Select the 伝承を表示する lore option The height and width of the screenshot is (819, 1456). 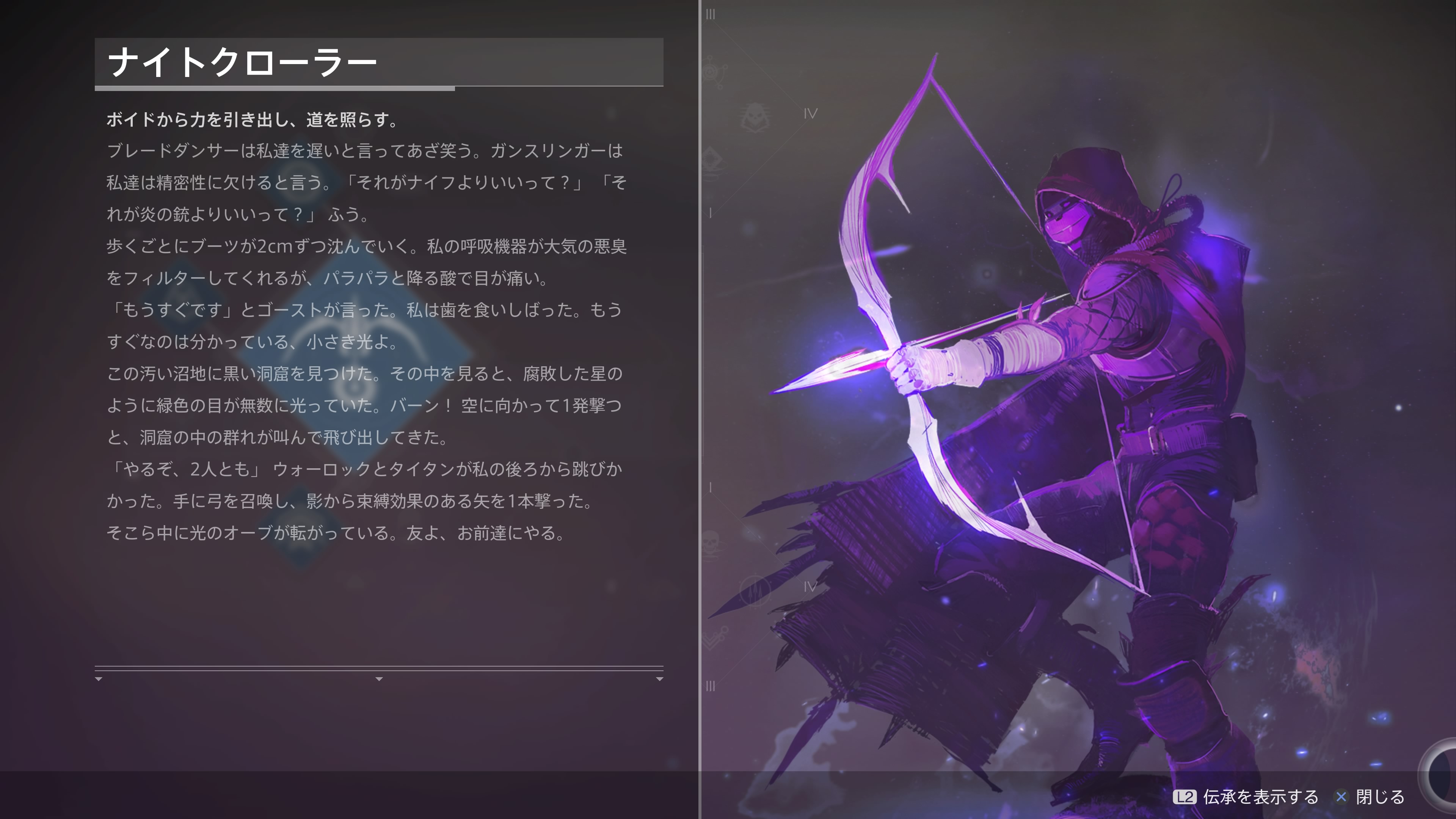1246,797
